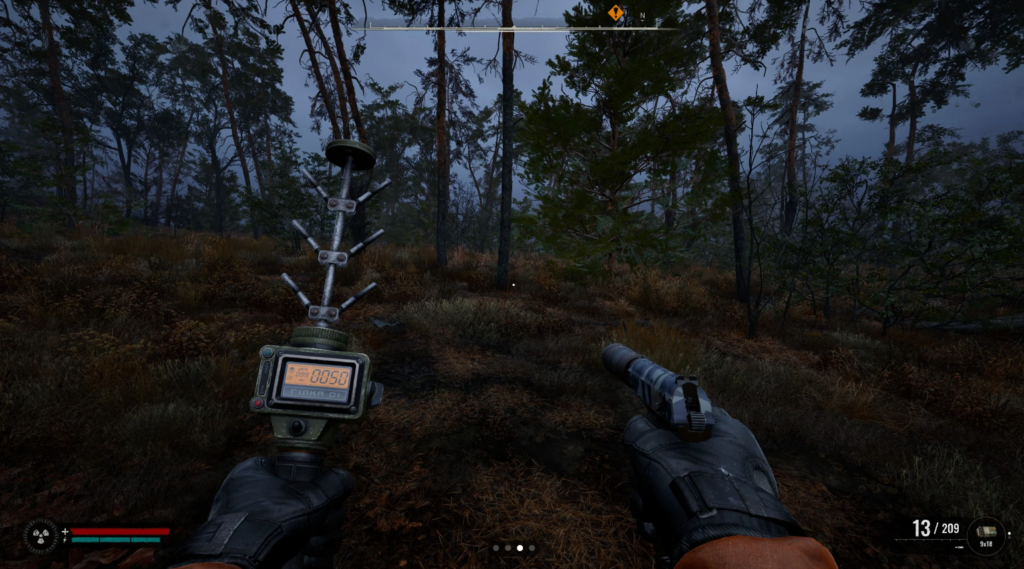
Task: Select the radiation indicator icon
Action: pyautogui.click(x=41, y=535)
